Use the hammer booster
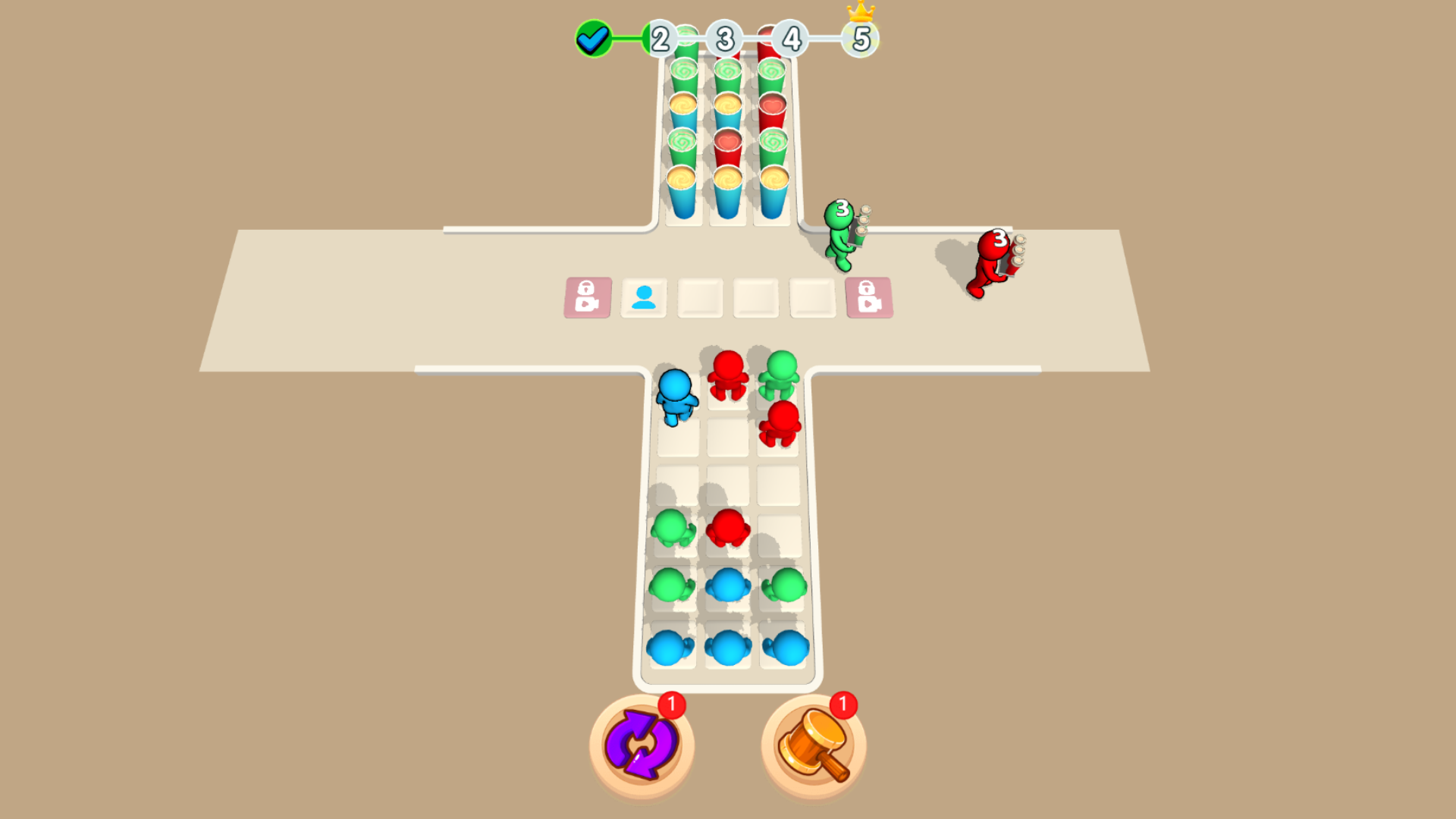The width and height of the screenshot is (1456, 819). pyautogui.click(x=813, y=745)
